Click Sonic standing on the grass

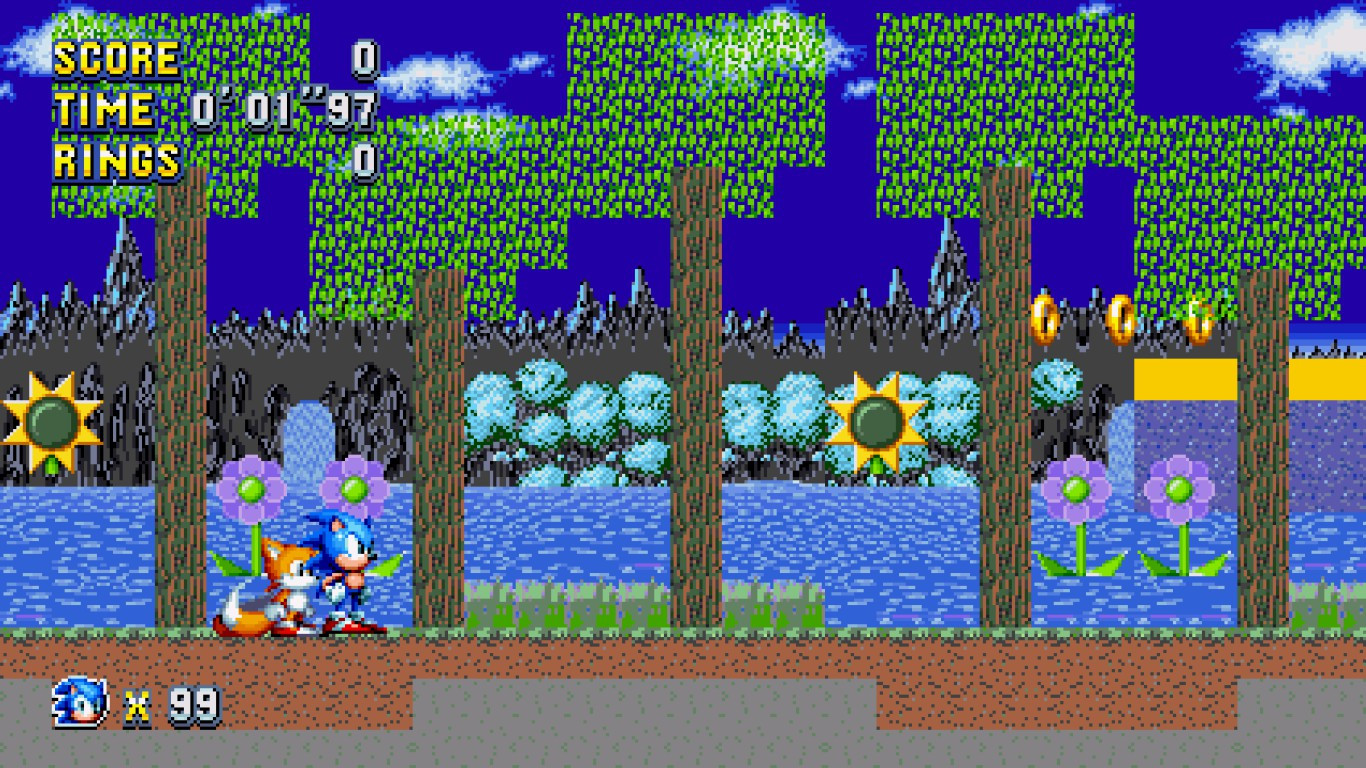tap(341, 570)
